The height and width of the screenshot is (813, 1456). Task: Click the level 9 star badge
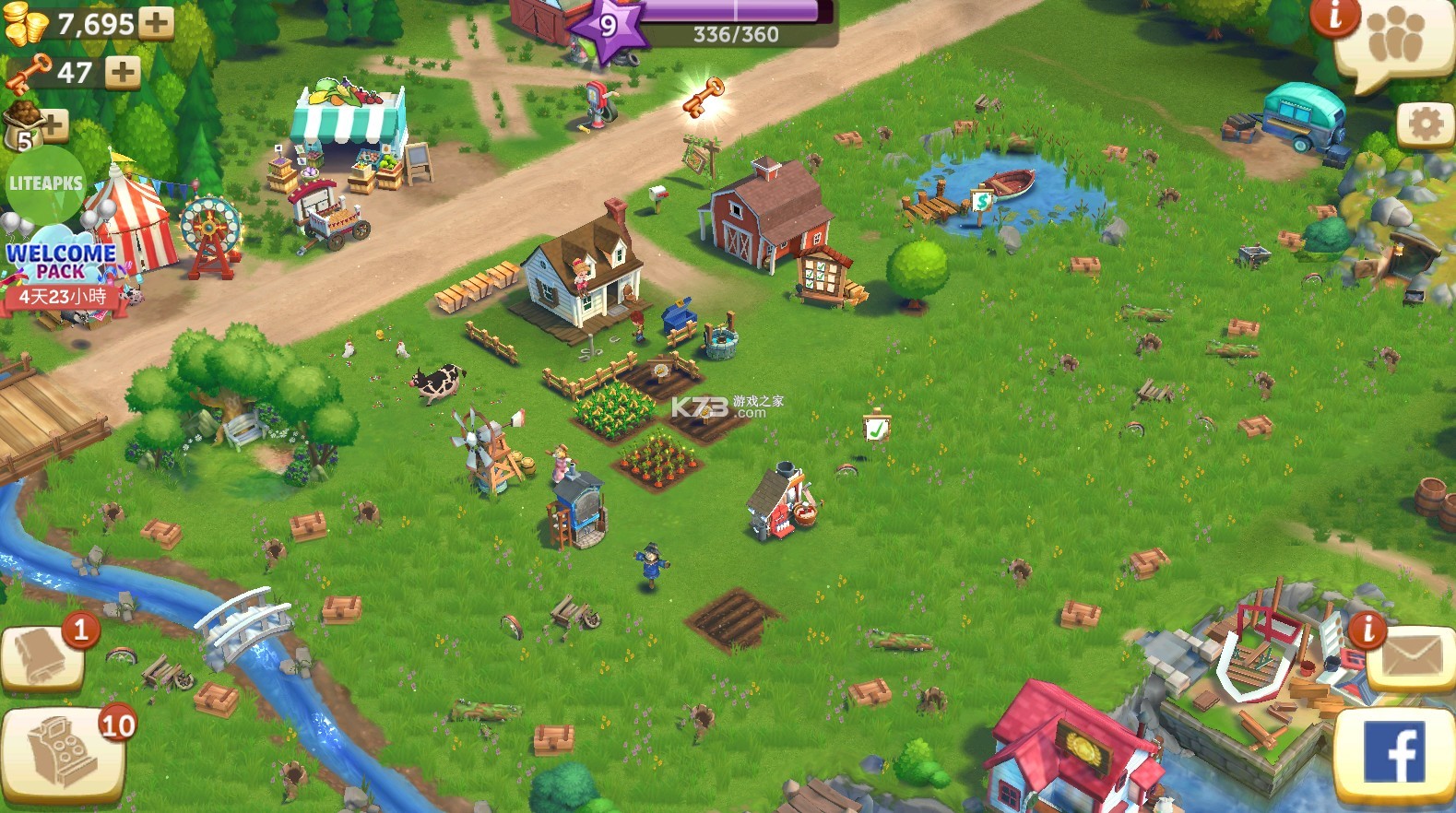coord(607,27)
